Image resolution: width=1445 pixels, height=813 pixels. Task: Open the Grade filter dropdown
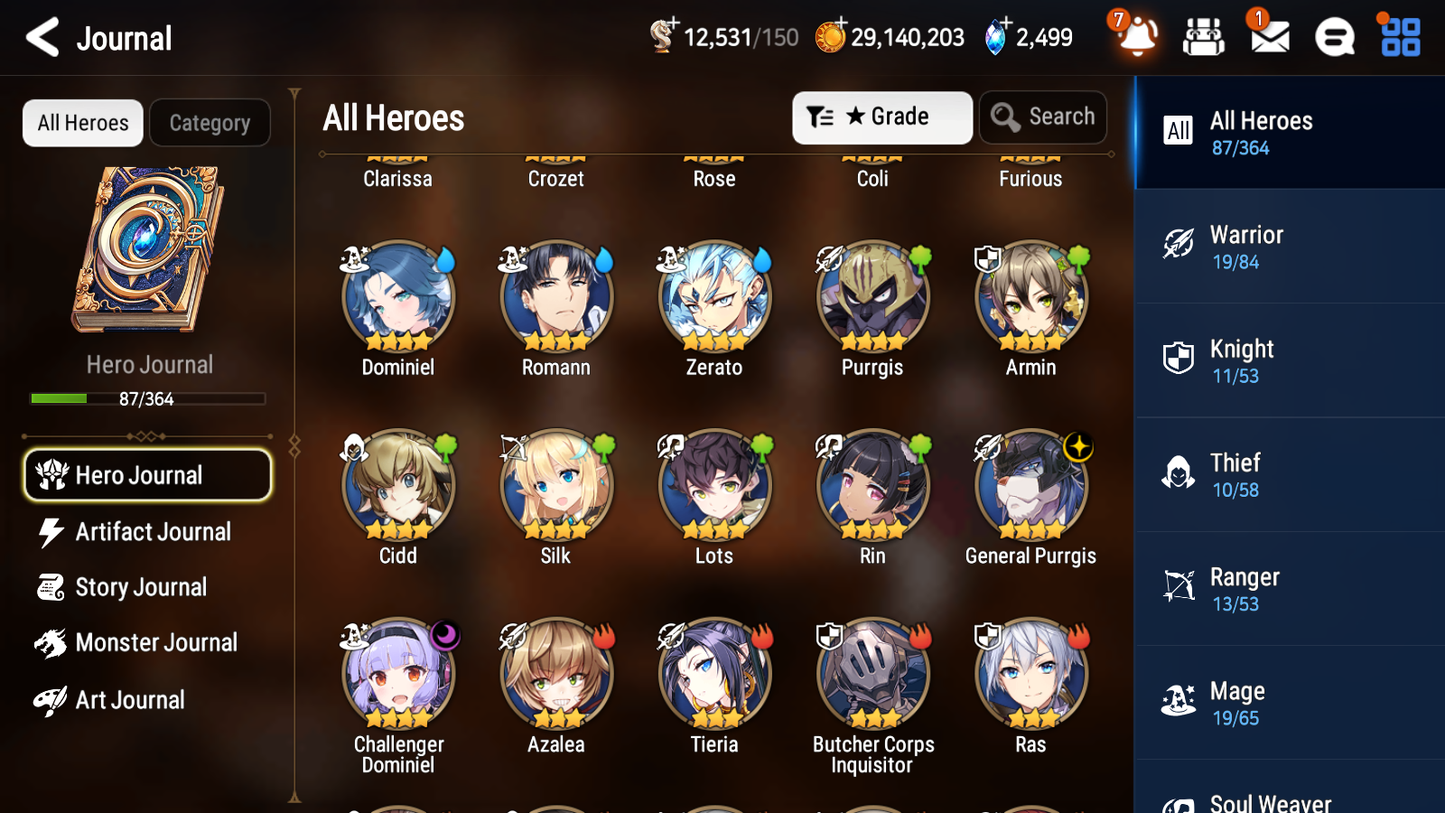click(x=882, y=117)
